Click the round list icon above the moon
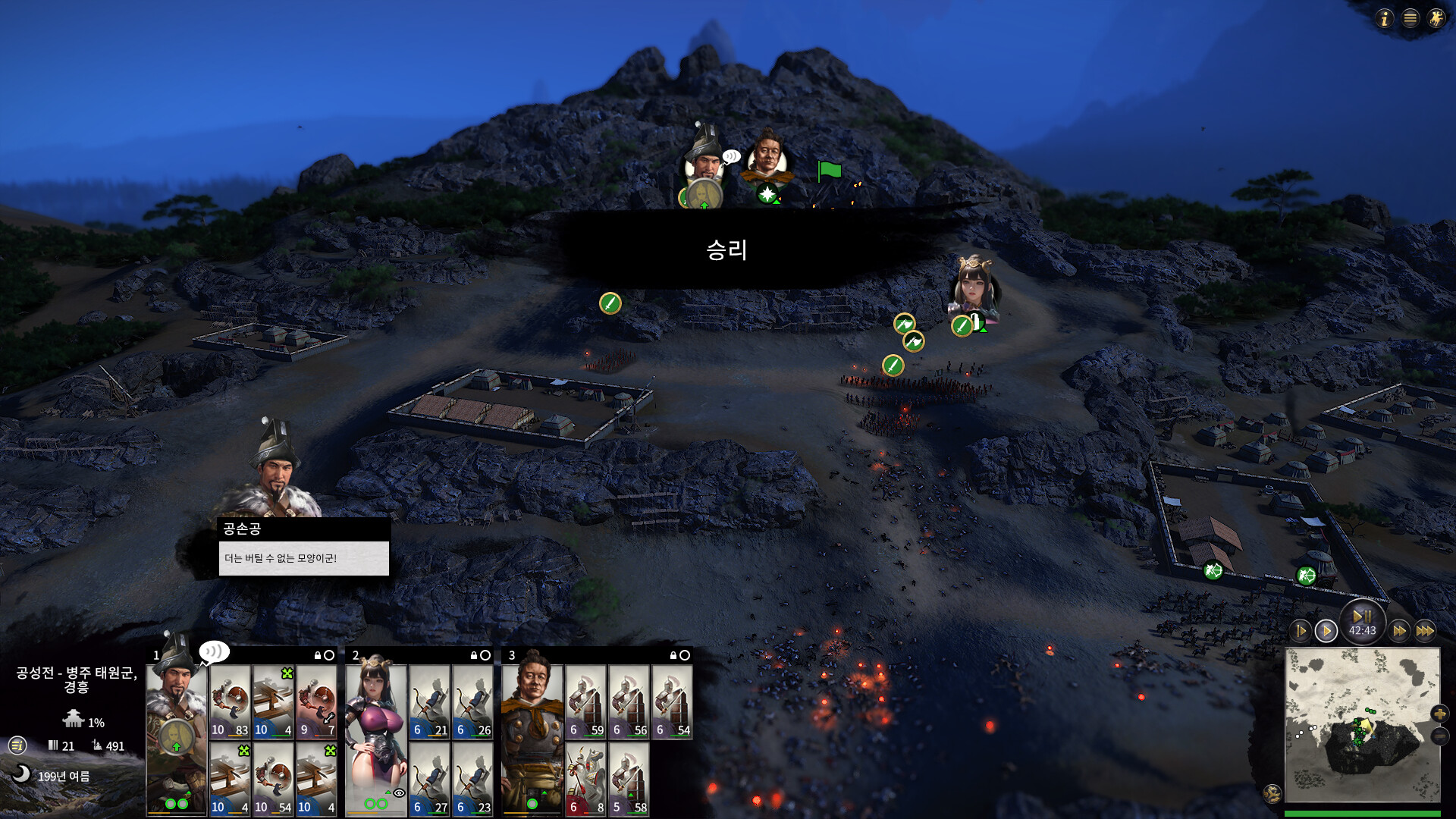Image resolution: width=1456 pixels, height=819 pixels. [x=17, y=745]
